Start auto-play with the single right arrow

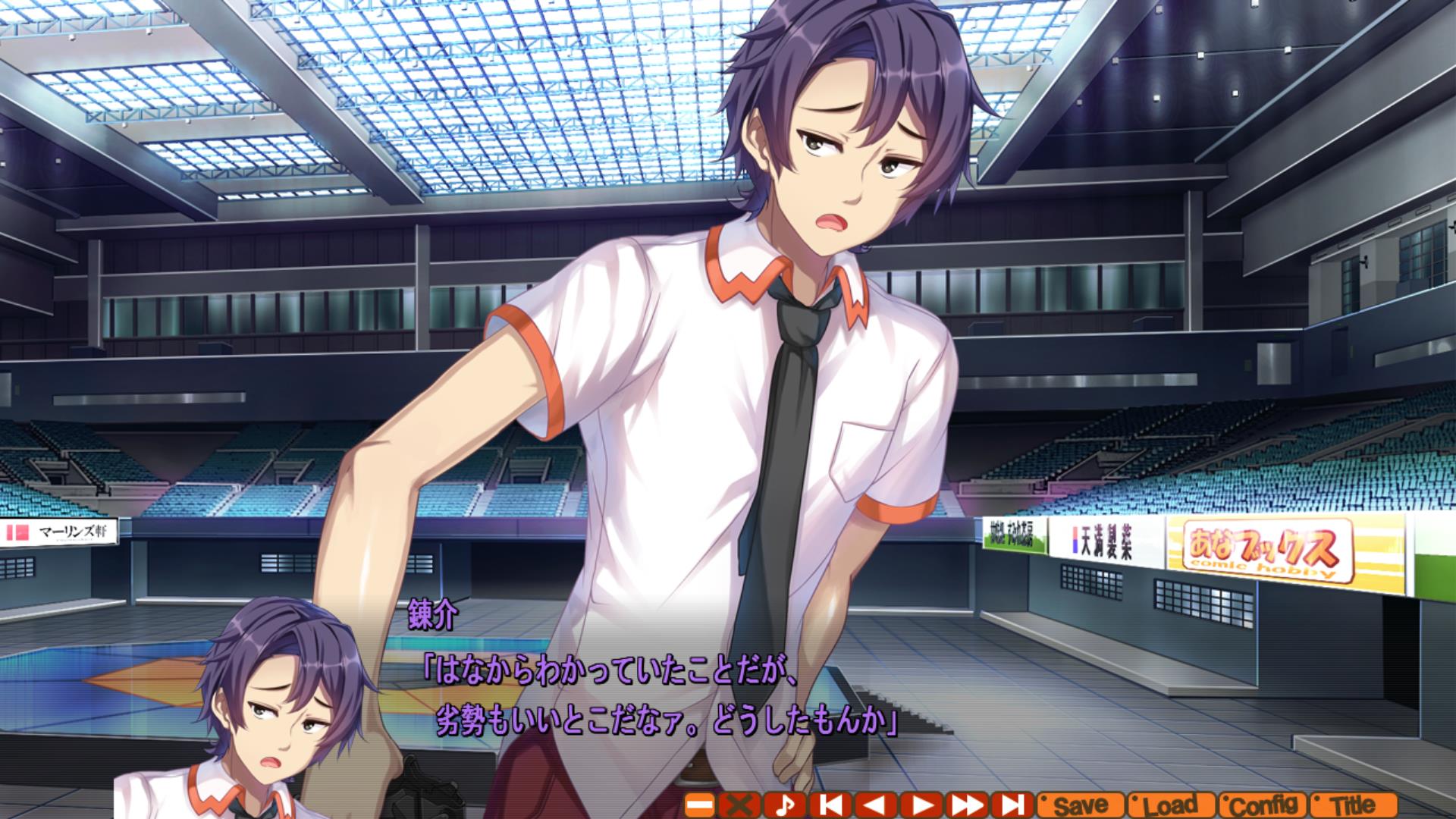coord(922,805)
